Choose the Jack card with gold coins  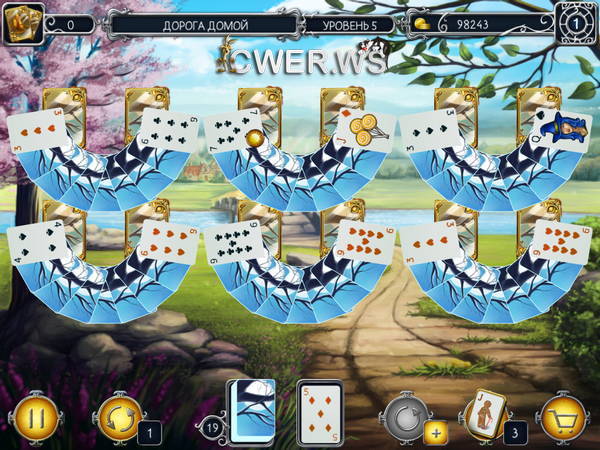[361, 130]
